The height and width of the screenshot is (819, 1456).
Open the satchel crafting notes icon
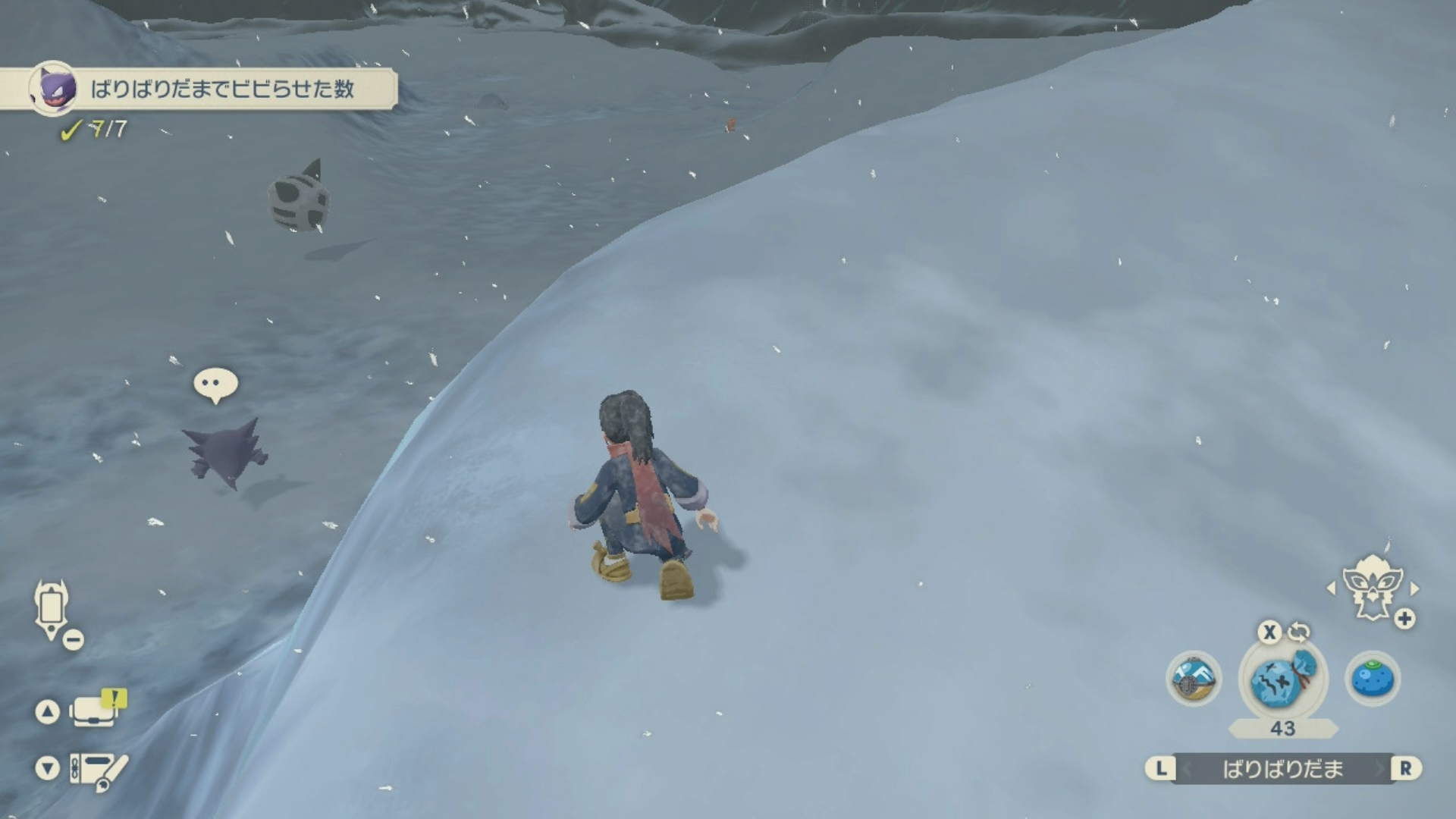pyautogui.click(x=99, y=769)
